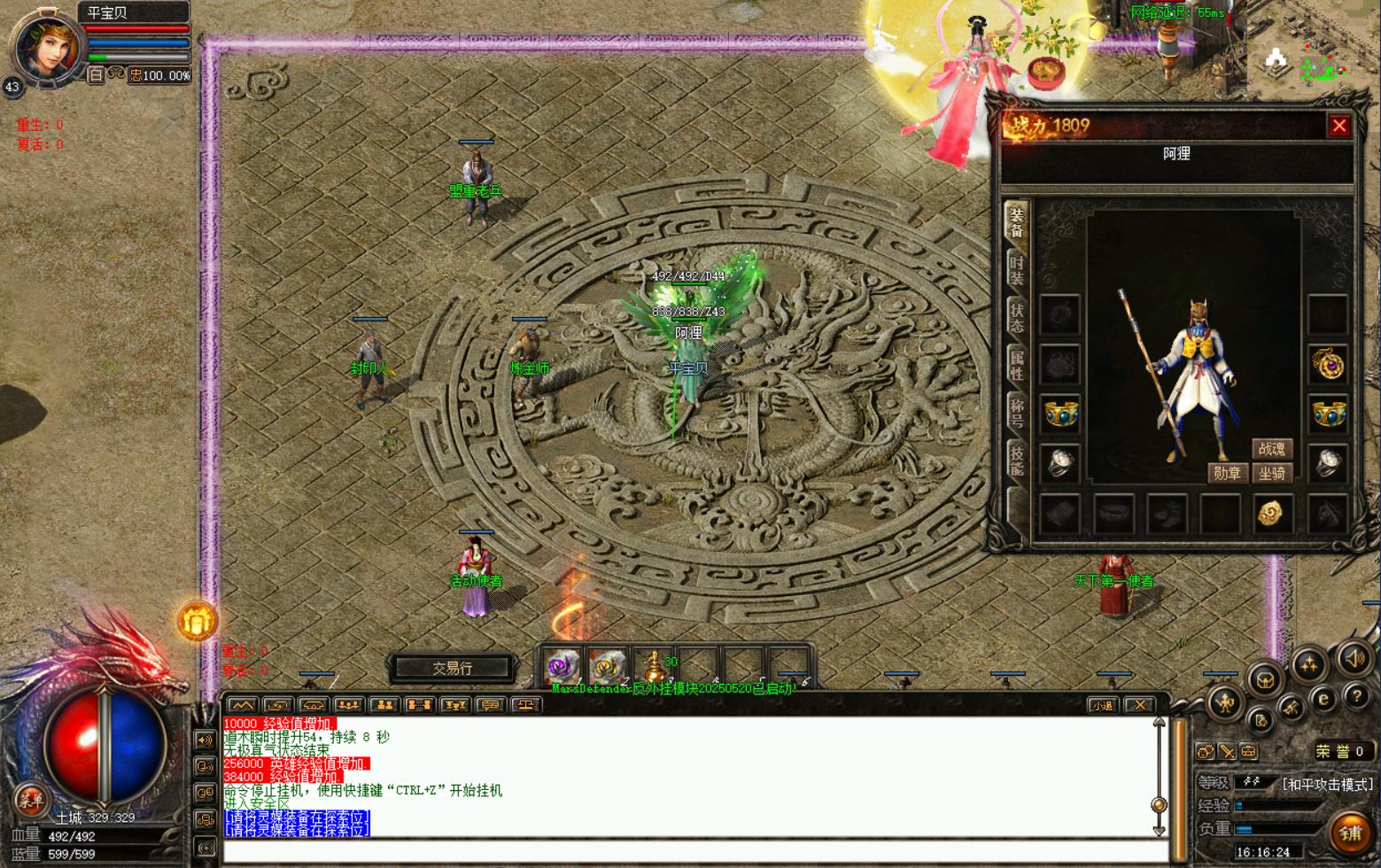Open the 菜单 menu on the orb
Screen dimensions: 1381x868
point(31,798)
